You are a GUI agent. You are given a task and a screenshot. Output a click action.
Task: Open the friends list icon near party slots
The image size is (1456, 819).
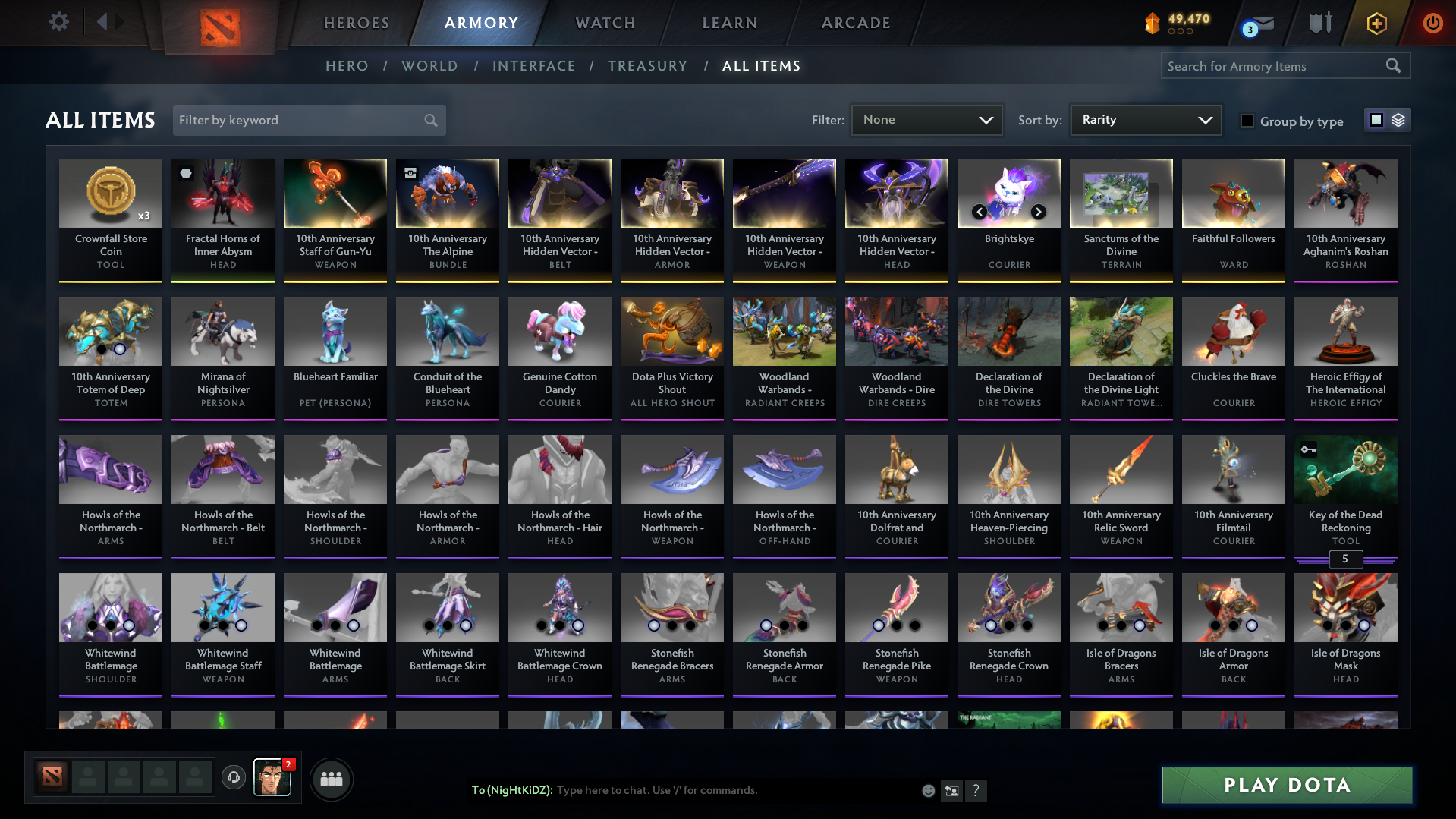coord(330,779)
